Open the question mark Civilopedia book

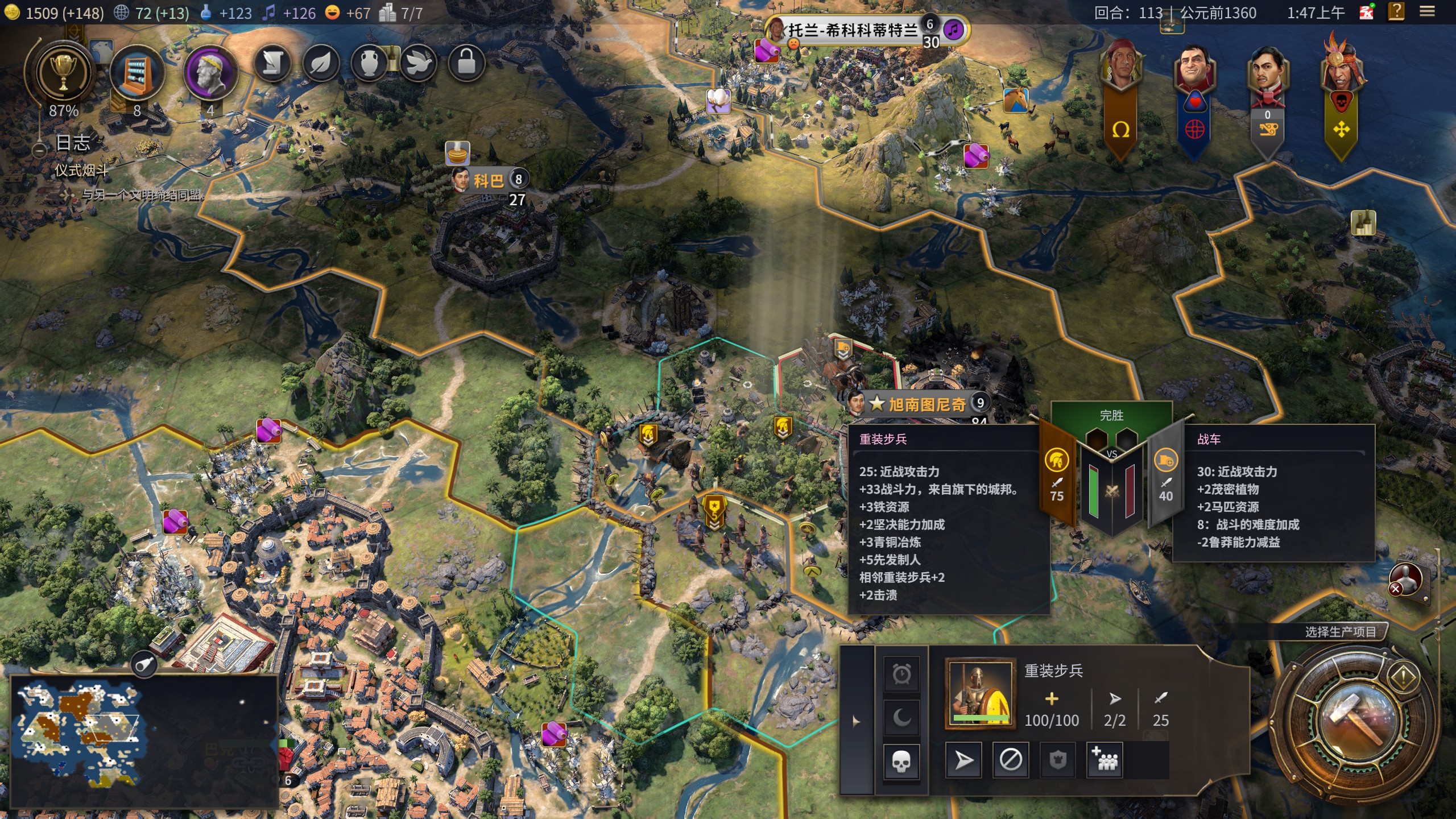point(1396,12)
